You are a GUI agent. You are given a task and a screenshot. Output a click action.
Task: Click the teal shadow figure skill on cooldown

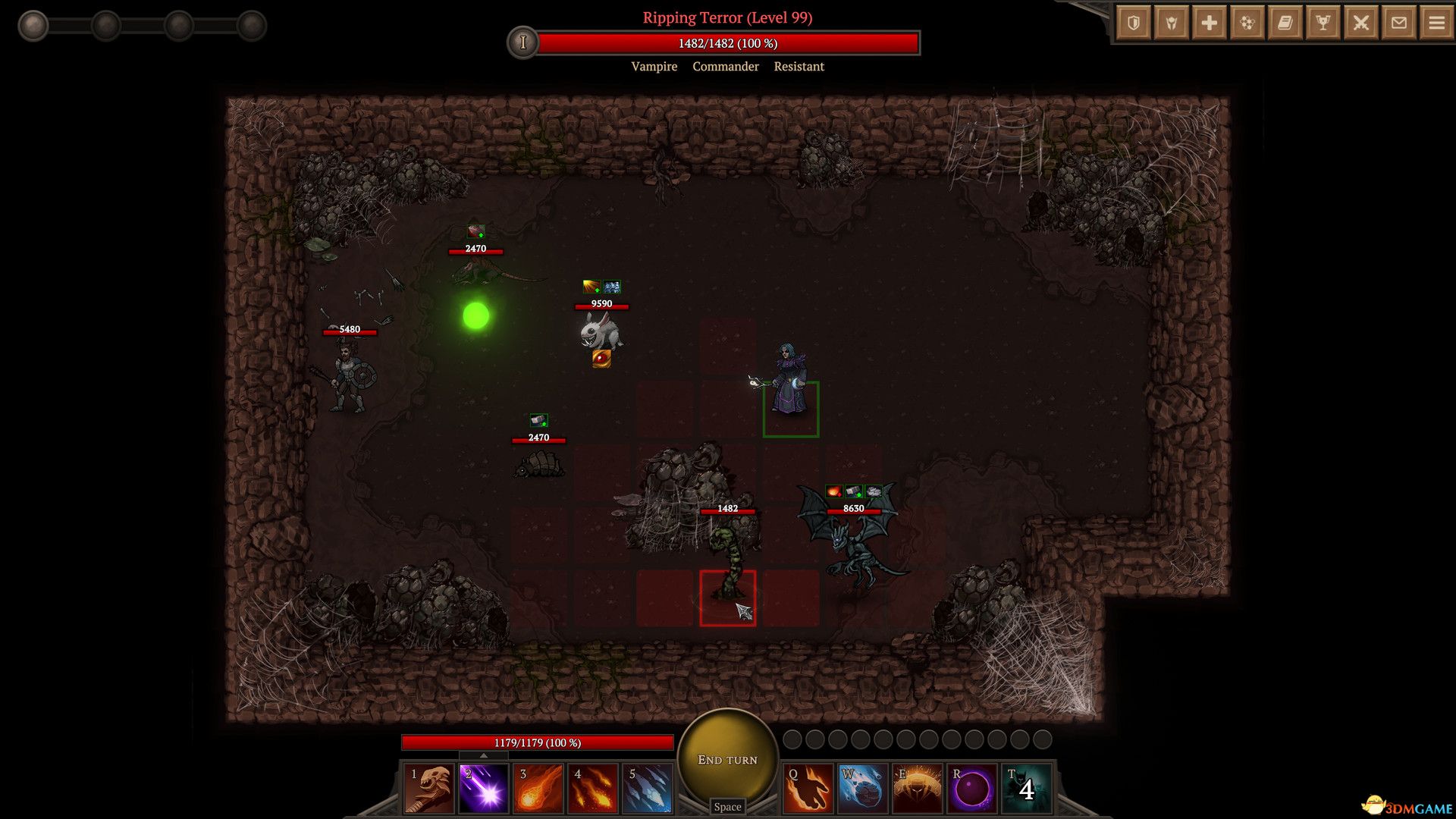[x=1026, y=789]
